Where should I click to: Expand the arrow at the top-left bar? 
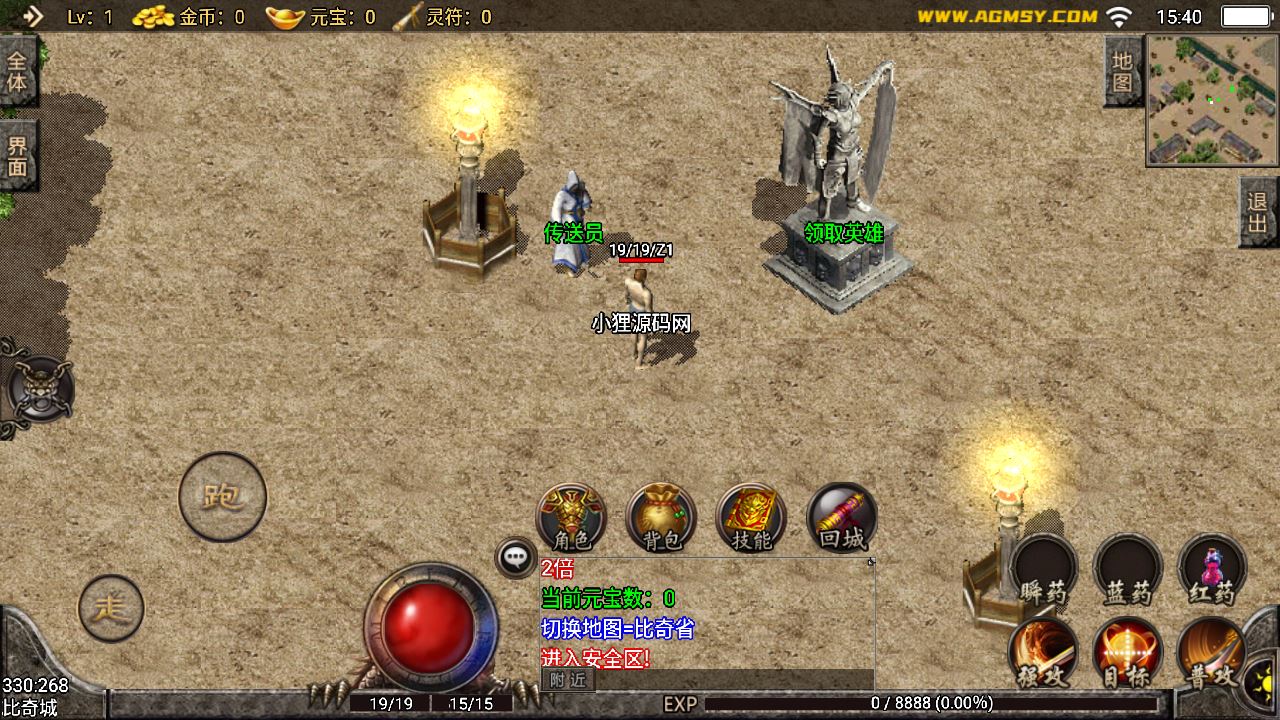click(32, 16)
